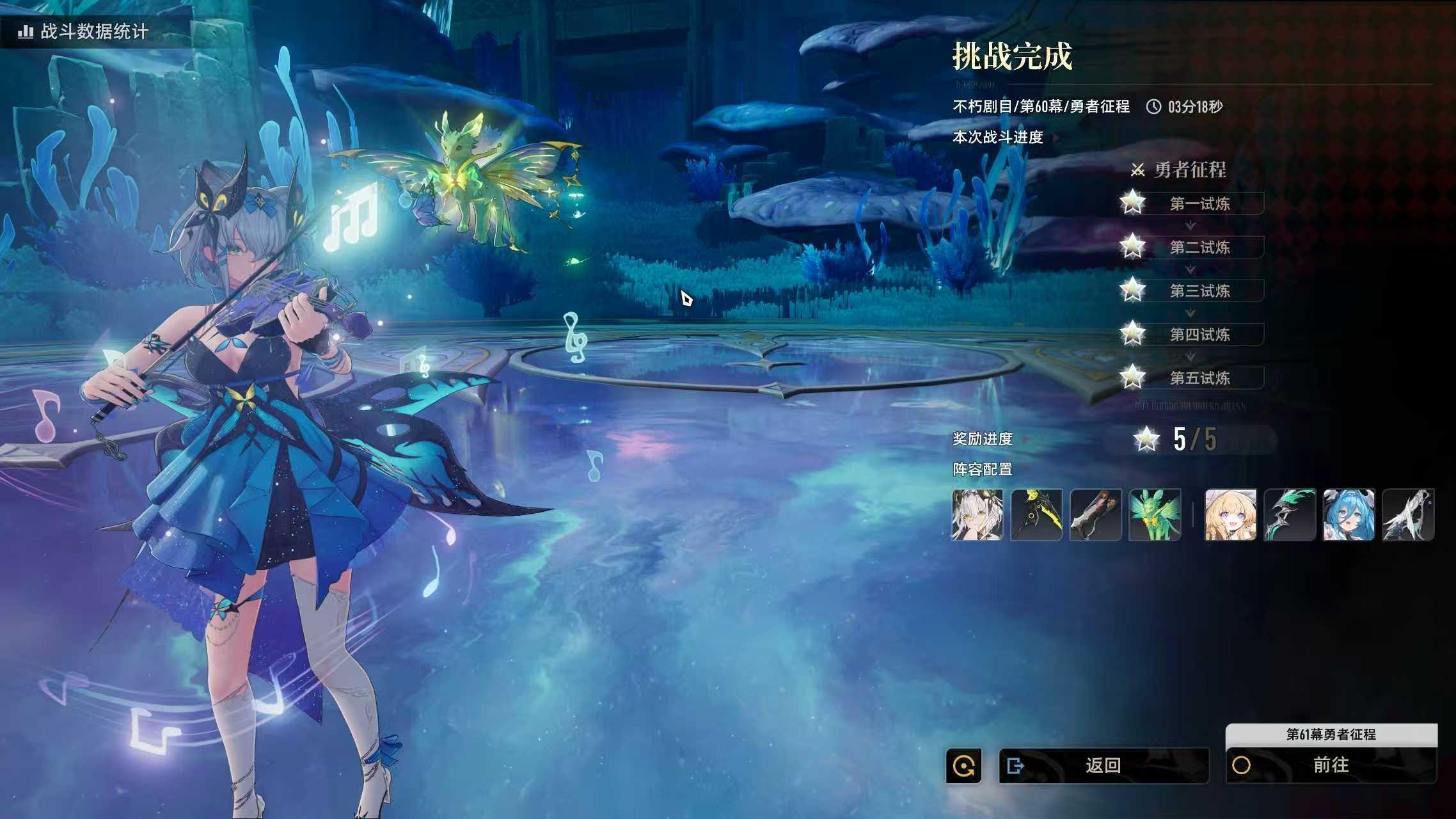The height and width of the screenshot is (819, 1456).
Task: Inspect the white winged weapon slot
Action: (1408, 514)
